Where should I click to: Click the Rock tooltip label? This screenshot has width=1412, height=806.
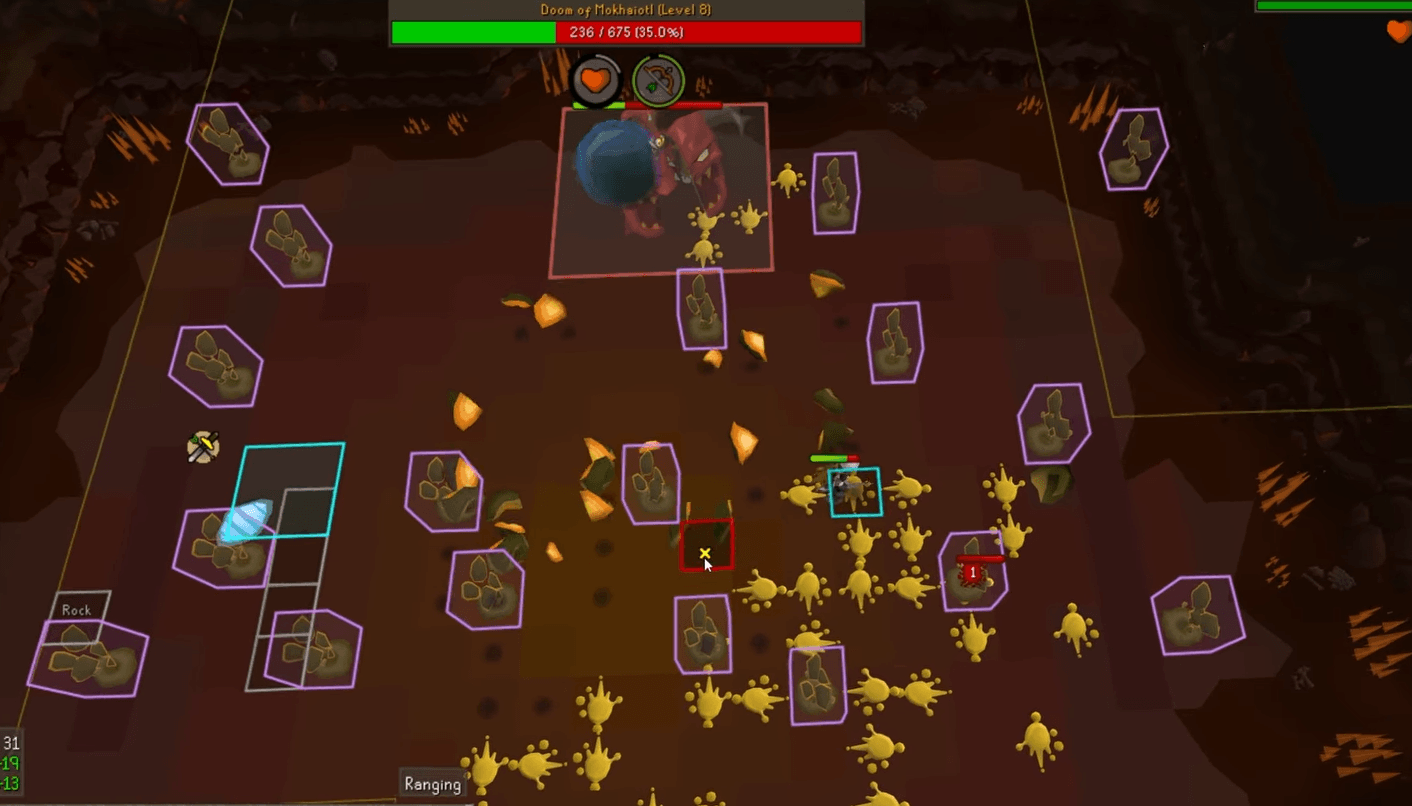75,609
